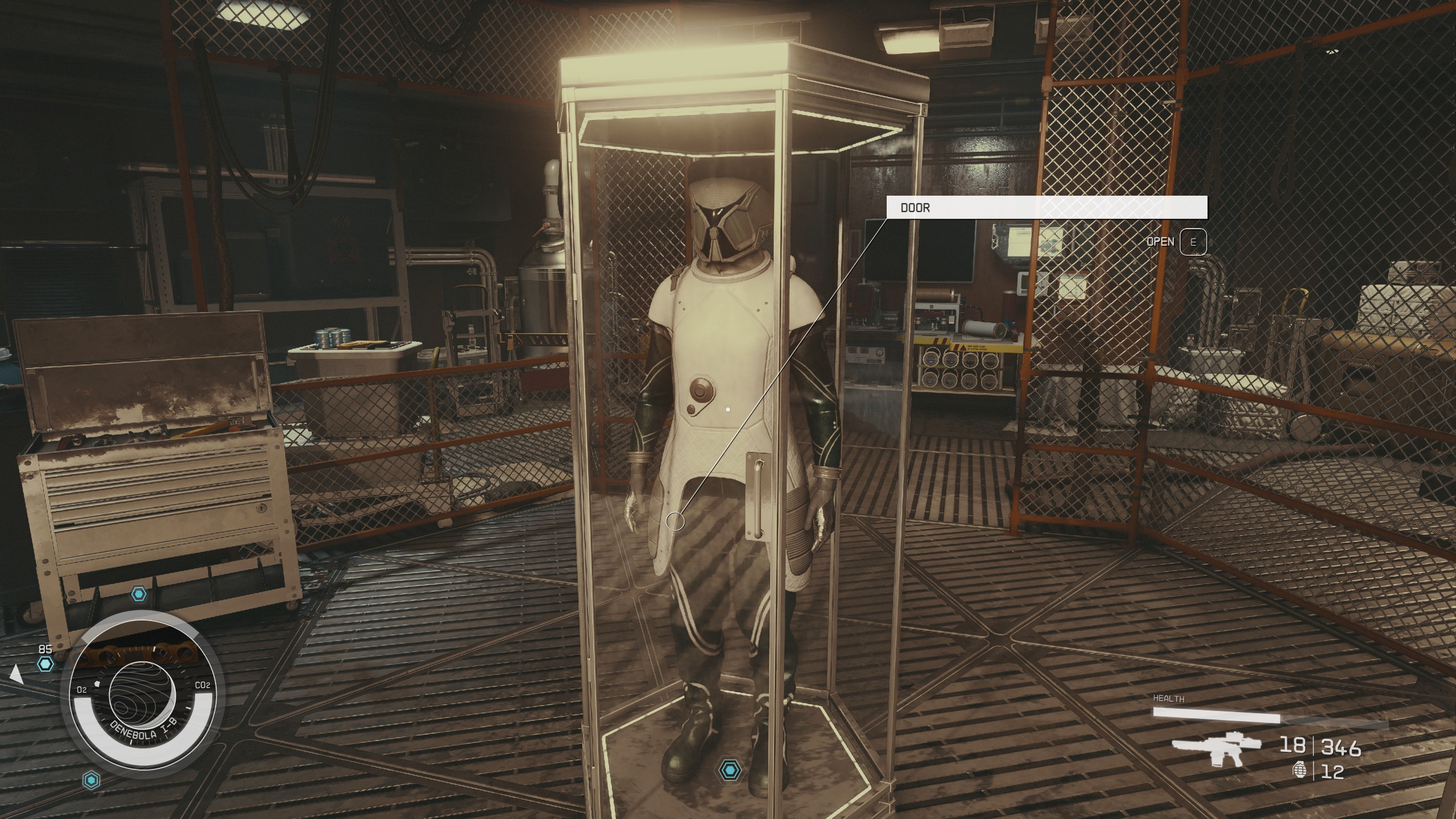Click the DOOR target label banner
The width and height of the screenshot is (1456, 819).
[x=1046, y=208]
